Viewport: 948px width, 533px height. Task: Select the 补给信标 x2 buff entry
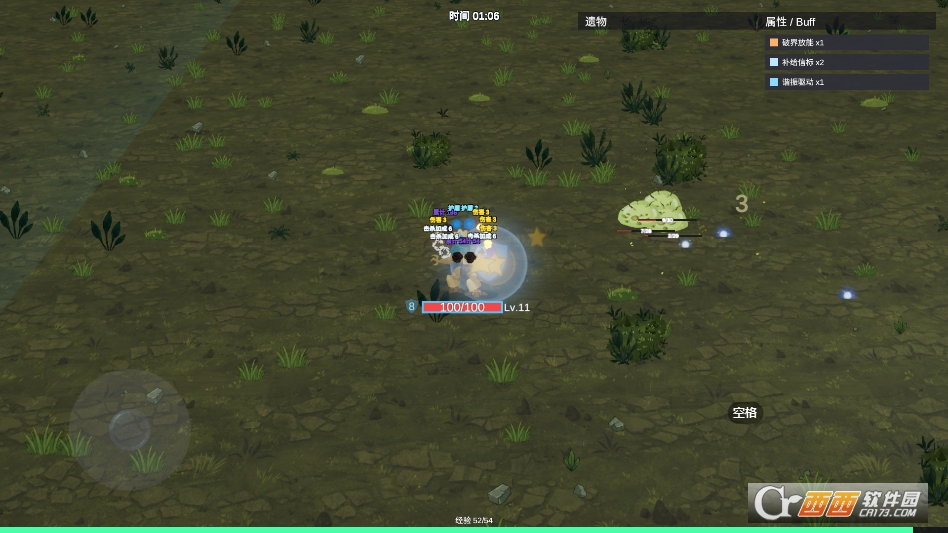point(847,62)
